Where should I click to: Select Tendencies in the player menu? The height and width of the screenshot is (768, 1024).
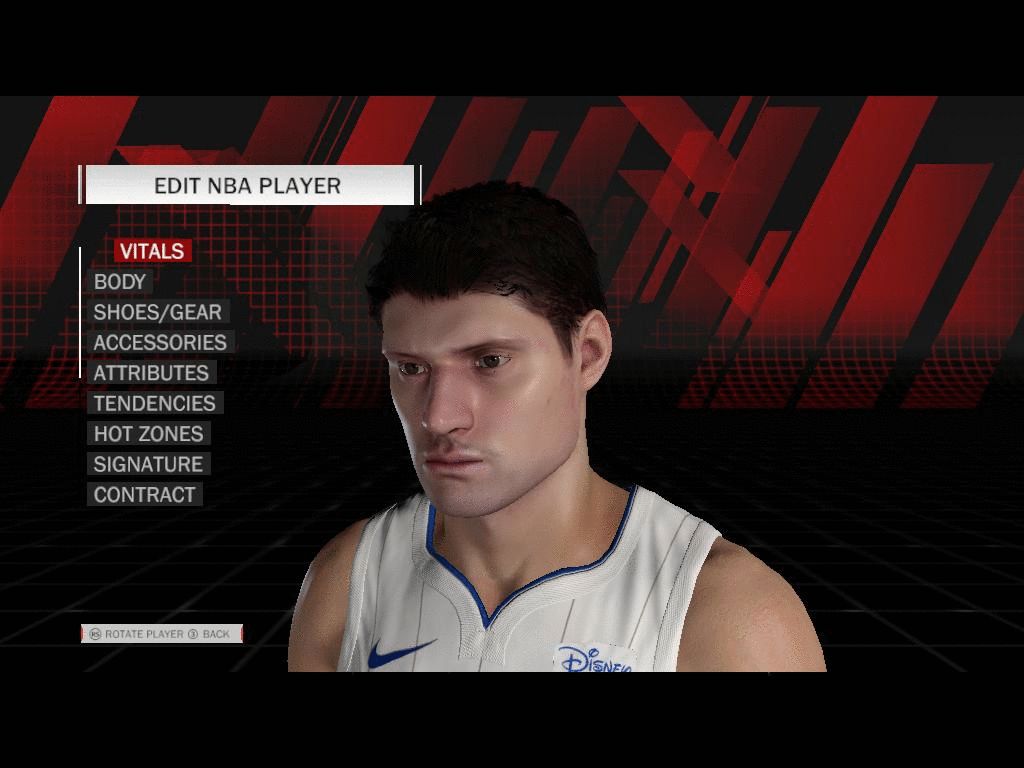point(154,403)
